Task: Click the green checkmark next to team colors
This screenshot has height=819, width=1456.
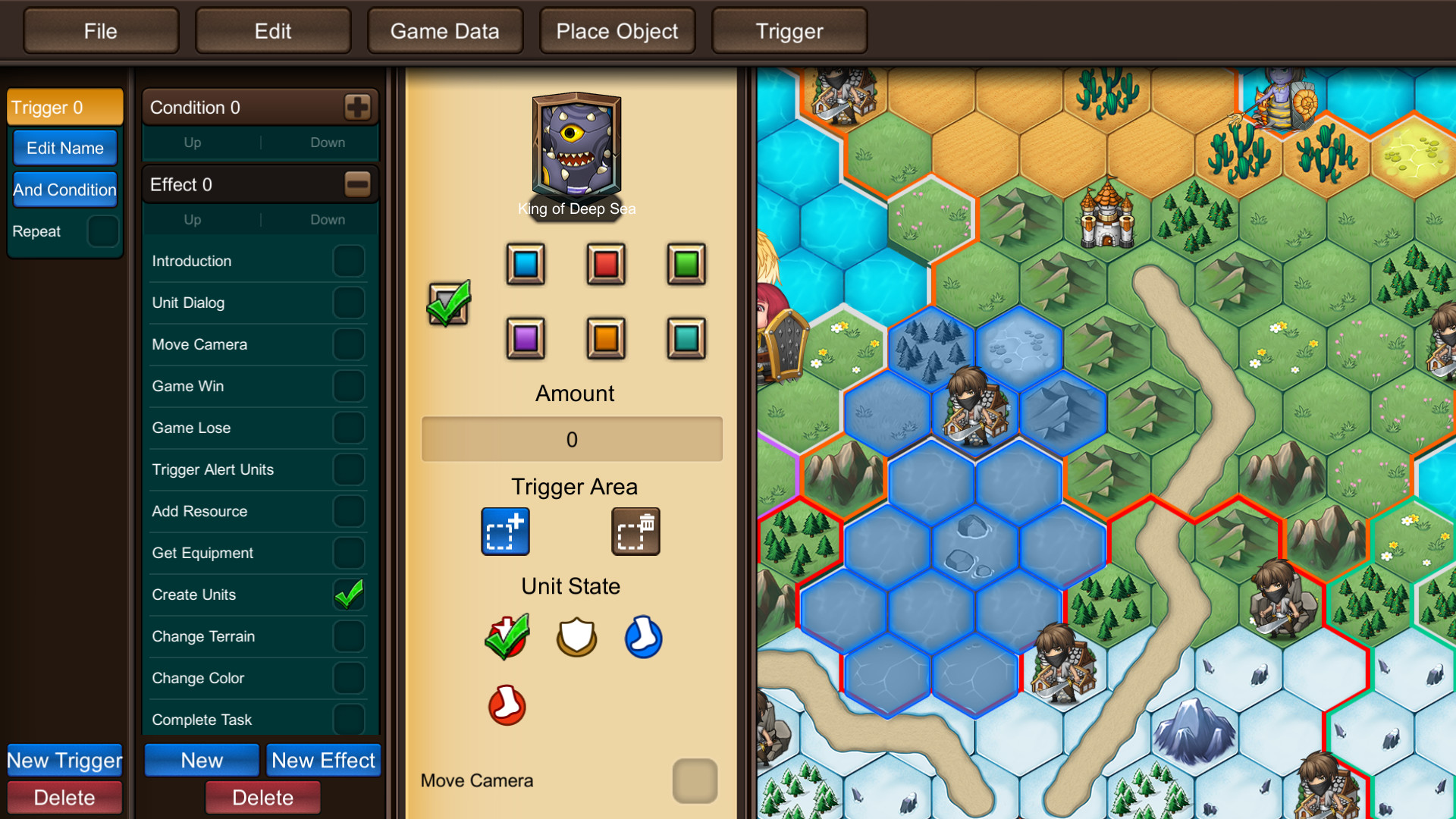Action: pyautogui.click(x=449, y=303)
